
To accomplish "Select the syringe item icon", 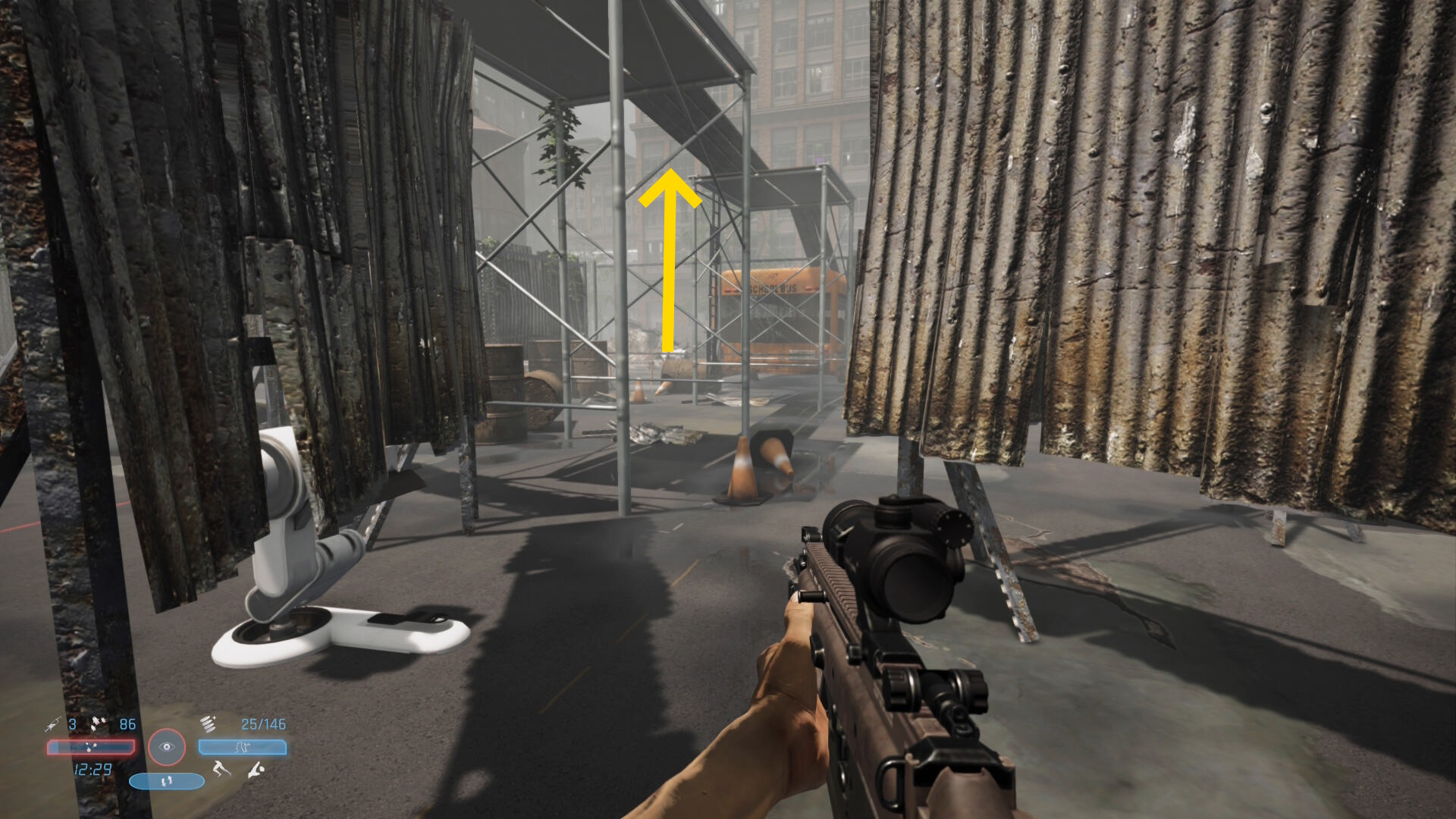I will pos(52,724).
